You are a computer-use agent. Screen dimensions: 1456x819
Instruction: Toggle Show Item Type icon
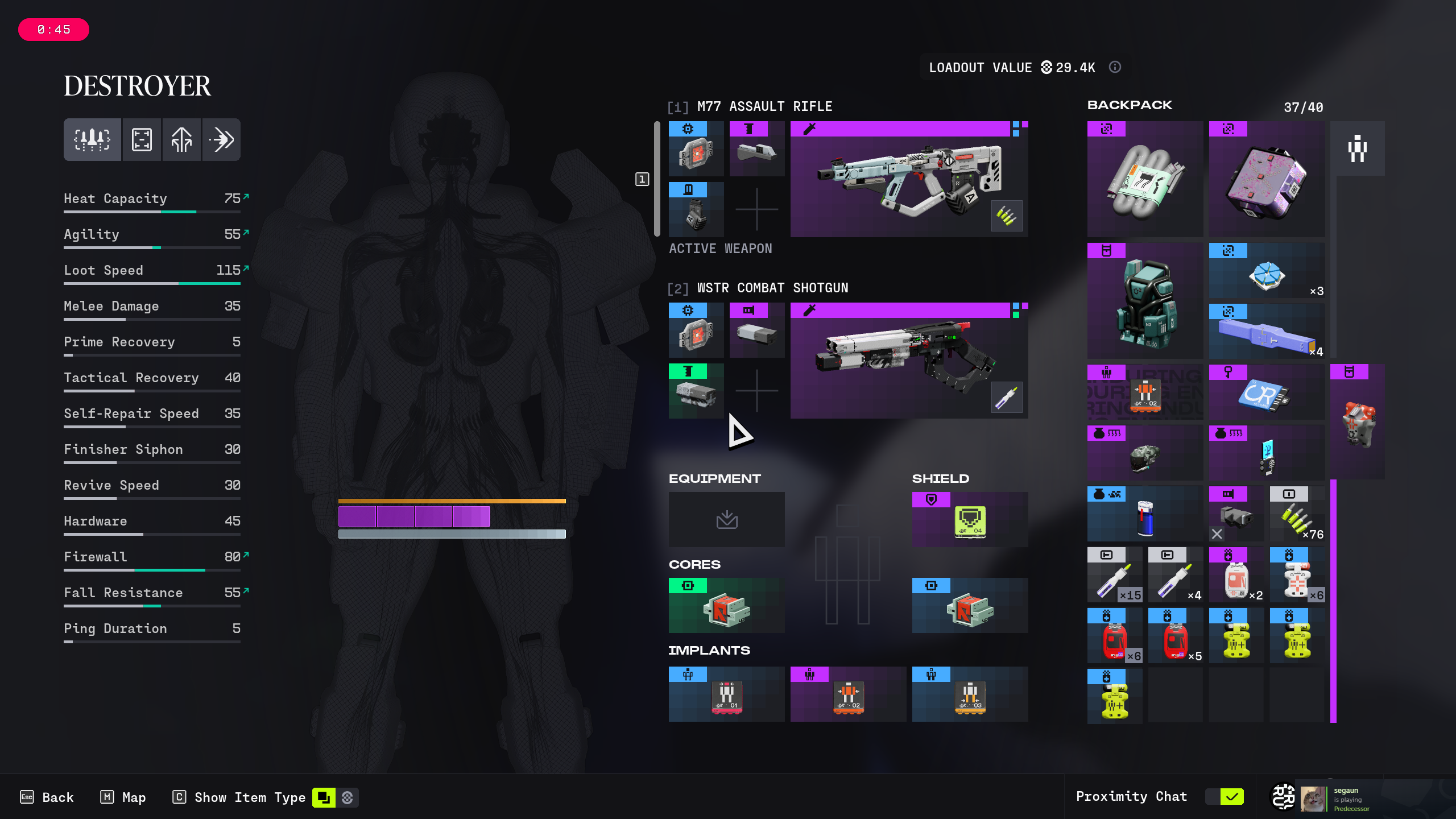[x=324, y=797]
